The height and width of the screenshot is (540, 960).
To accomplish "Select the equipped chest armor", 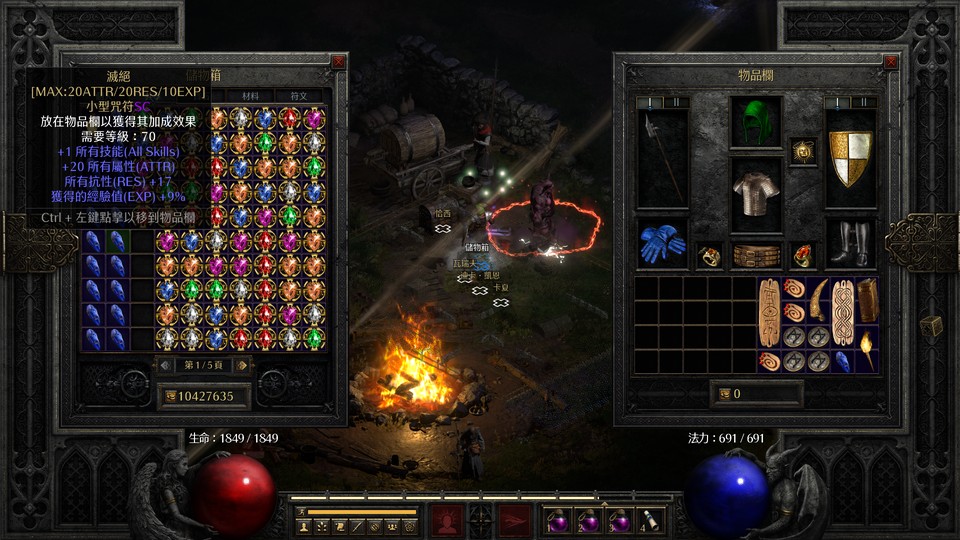I will [756, 187].
